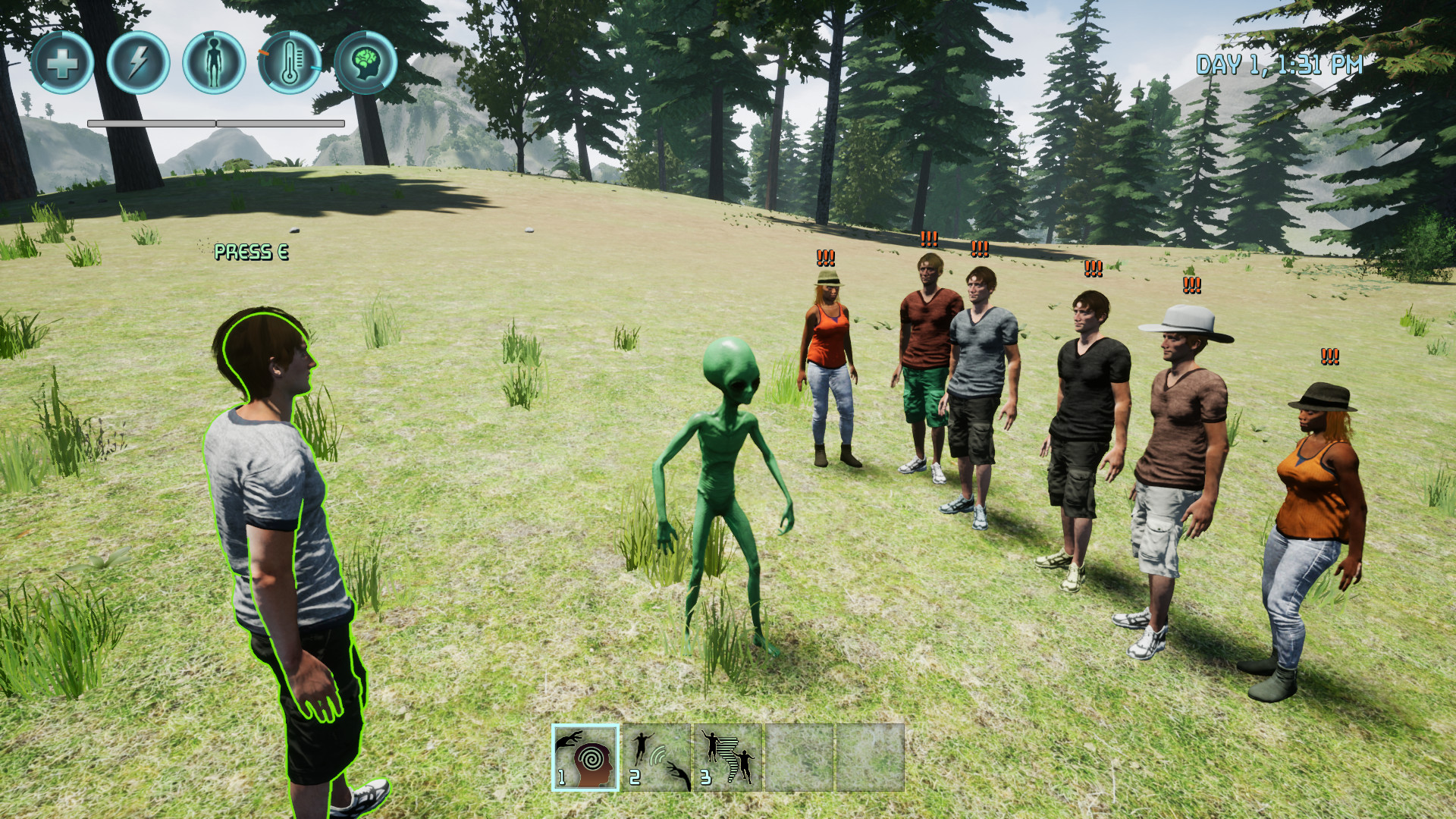Toggle the alert above the man in white hat

click(1191, 285)
